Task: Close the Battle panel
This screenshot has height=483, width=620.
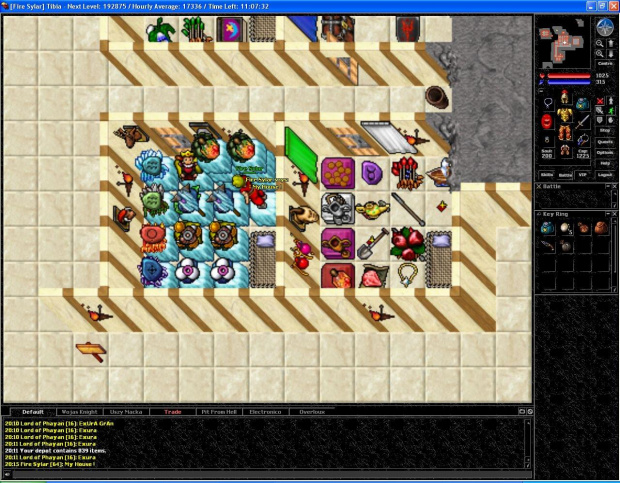Action: click(613, 185)
